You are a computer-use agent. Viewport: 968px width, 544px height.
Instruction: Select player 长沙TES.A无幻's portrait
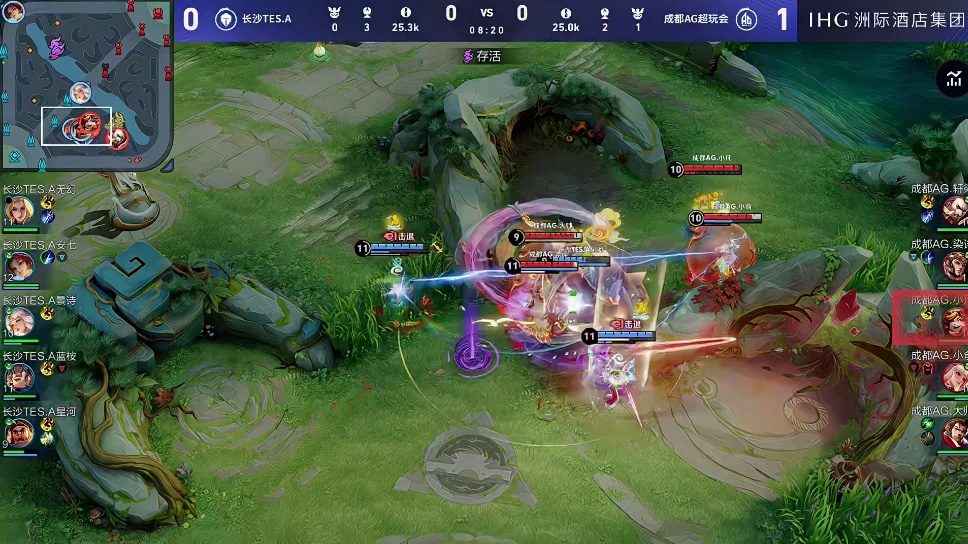[20, 211]
